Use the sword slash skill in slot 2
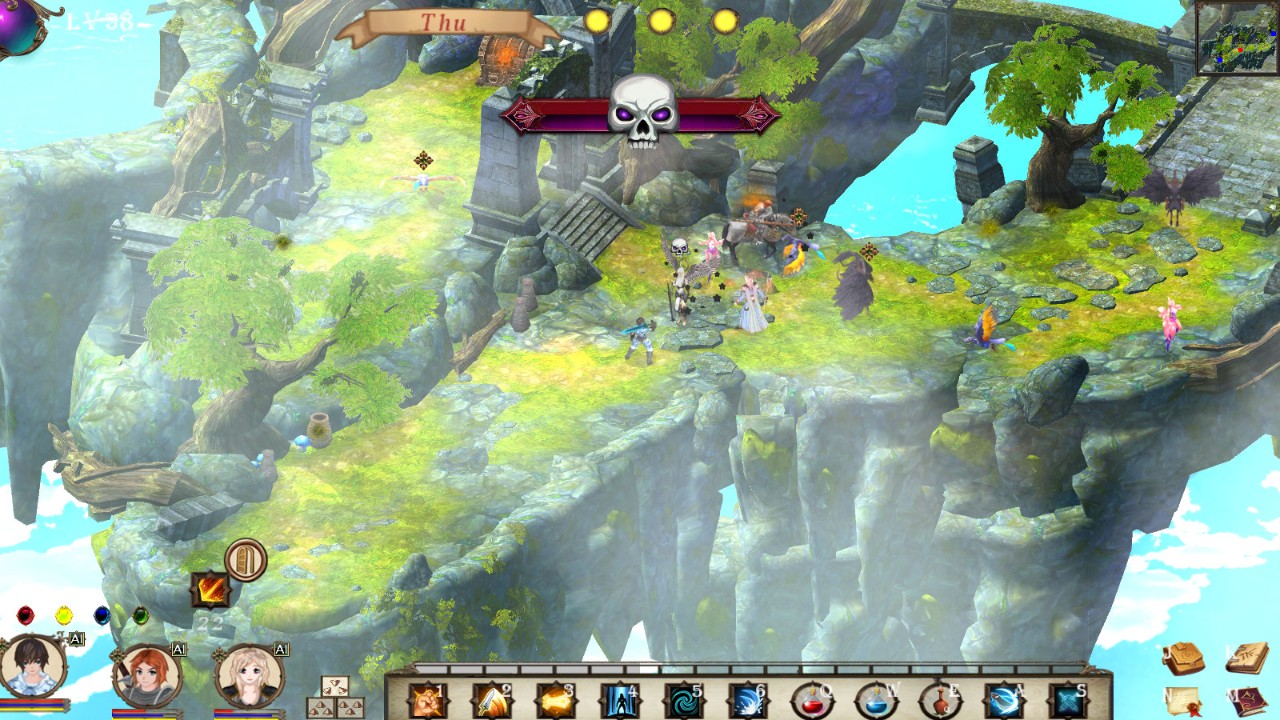The height and width of the screenshot is (720, 1280). [x=490, y=700]
